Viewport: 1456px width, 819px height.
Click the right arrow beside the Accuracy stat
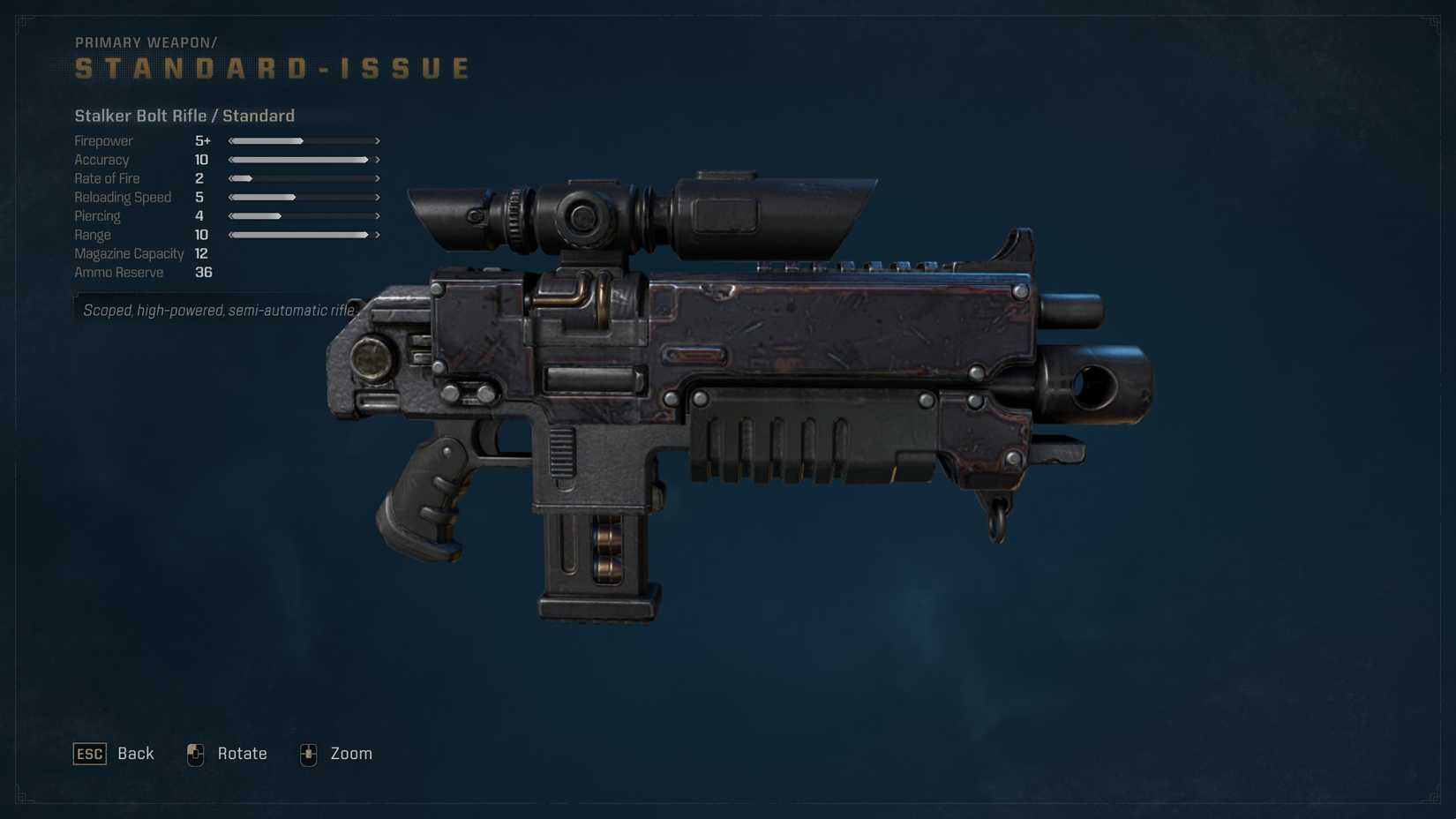[x=378, y=160]
